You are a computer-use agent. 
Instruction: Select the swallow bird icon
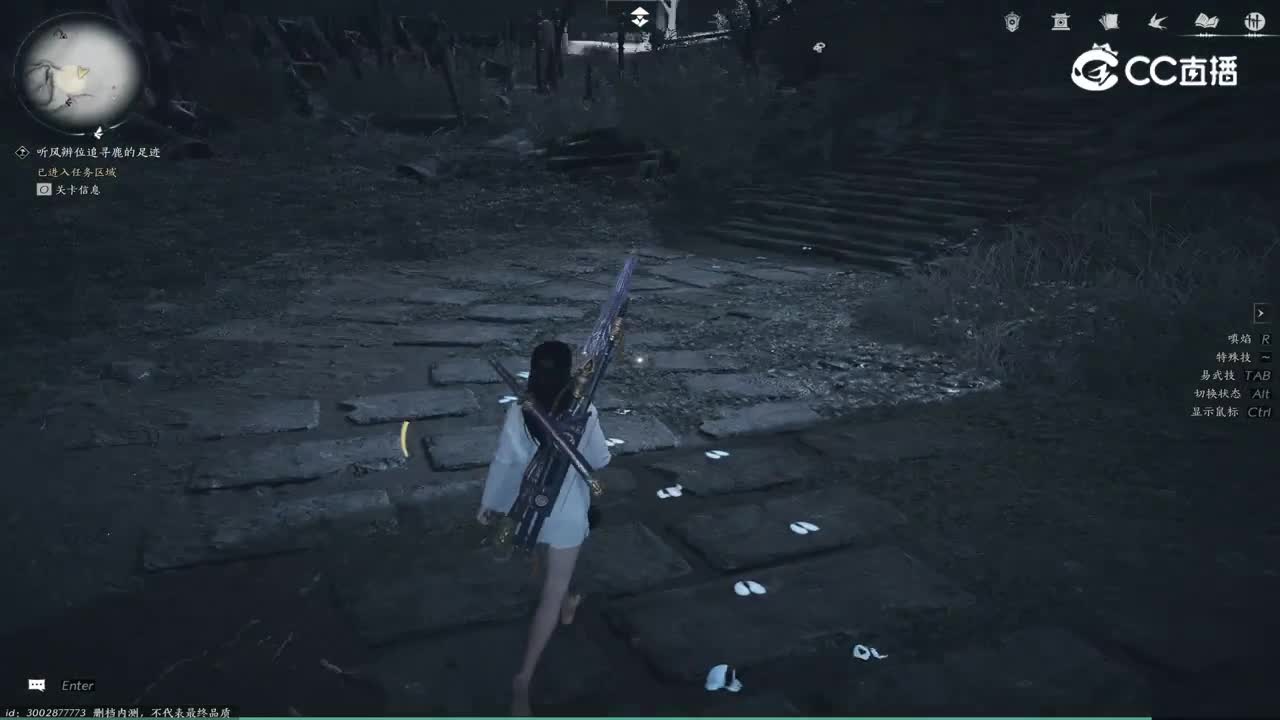[1155, 21]
